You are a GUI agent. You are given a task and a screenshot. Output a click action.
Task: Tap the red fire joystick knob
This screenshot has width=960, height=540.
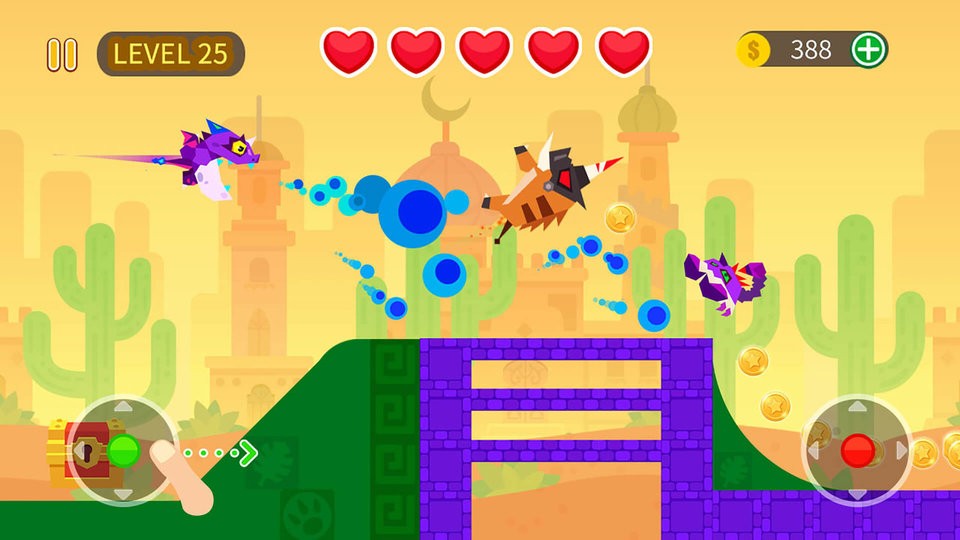[857, 451]
